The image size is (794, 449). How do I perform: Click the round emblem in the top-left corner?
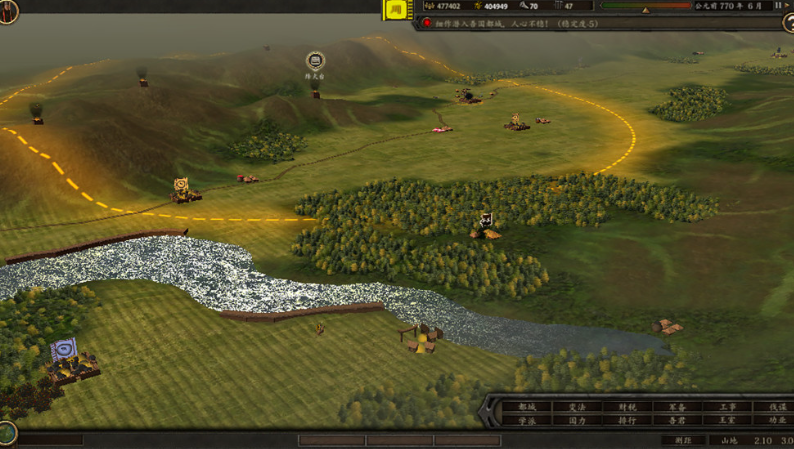coord(8,12)
